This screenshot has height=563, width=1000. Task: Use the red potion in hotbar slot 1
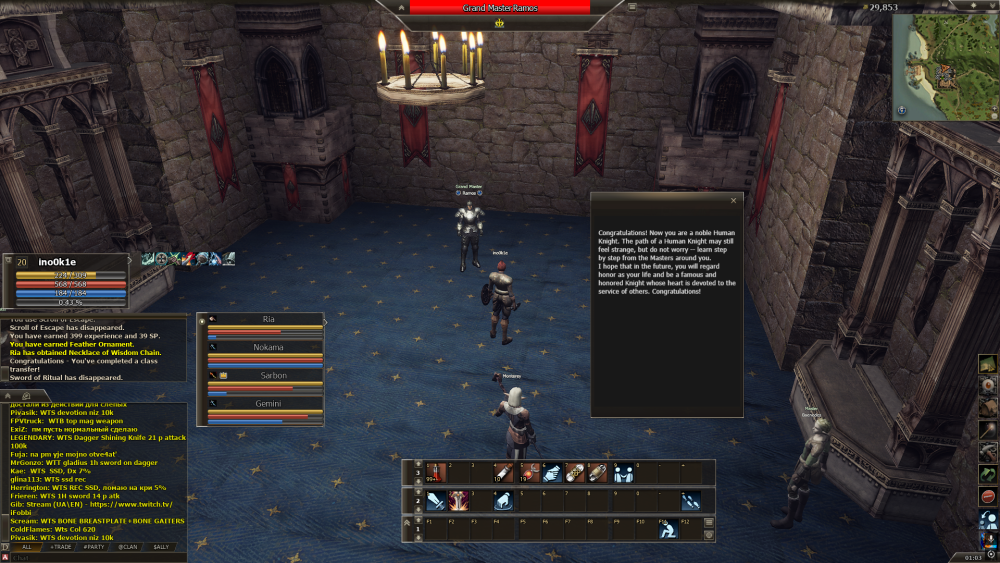[435, 472]
